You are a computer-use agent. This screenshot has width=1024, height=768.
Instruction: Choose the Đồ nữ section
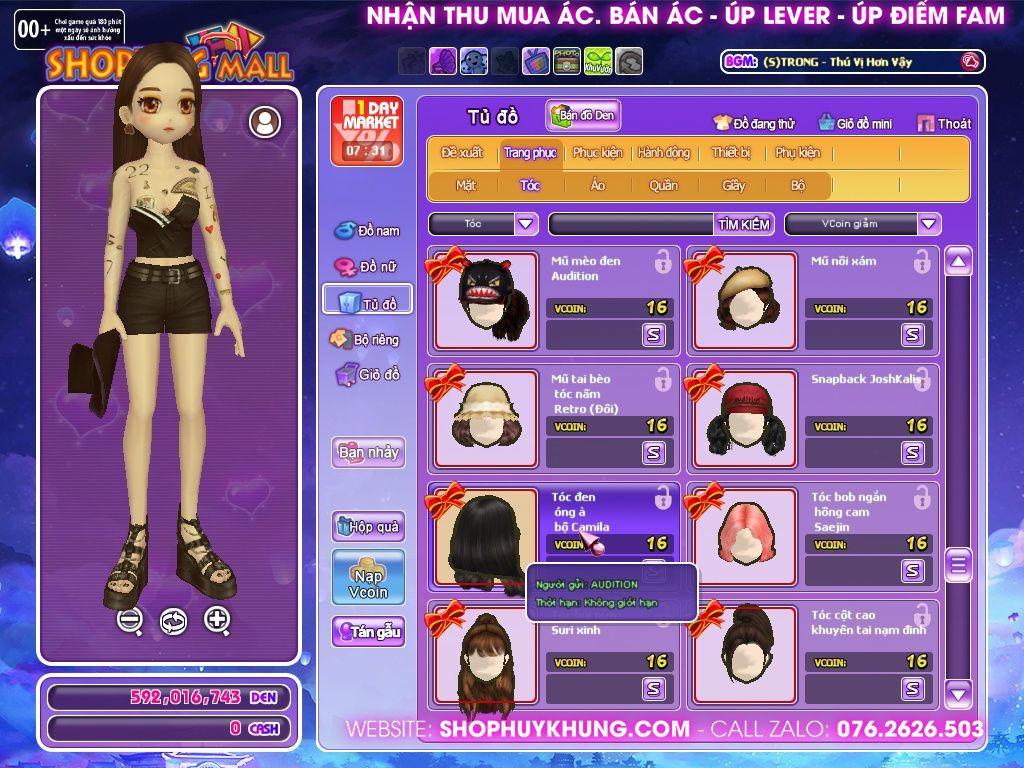tap(368, 267)
